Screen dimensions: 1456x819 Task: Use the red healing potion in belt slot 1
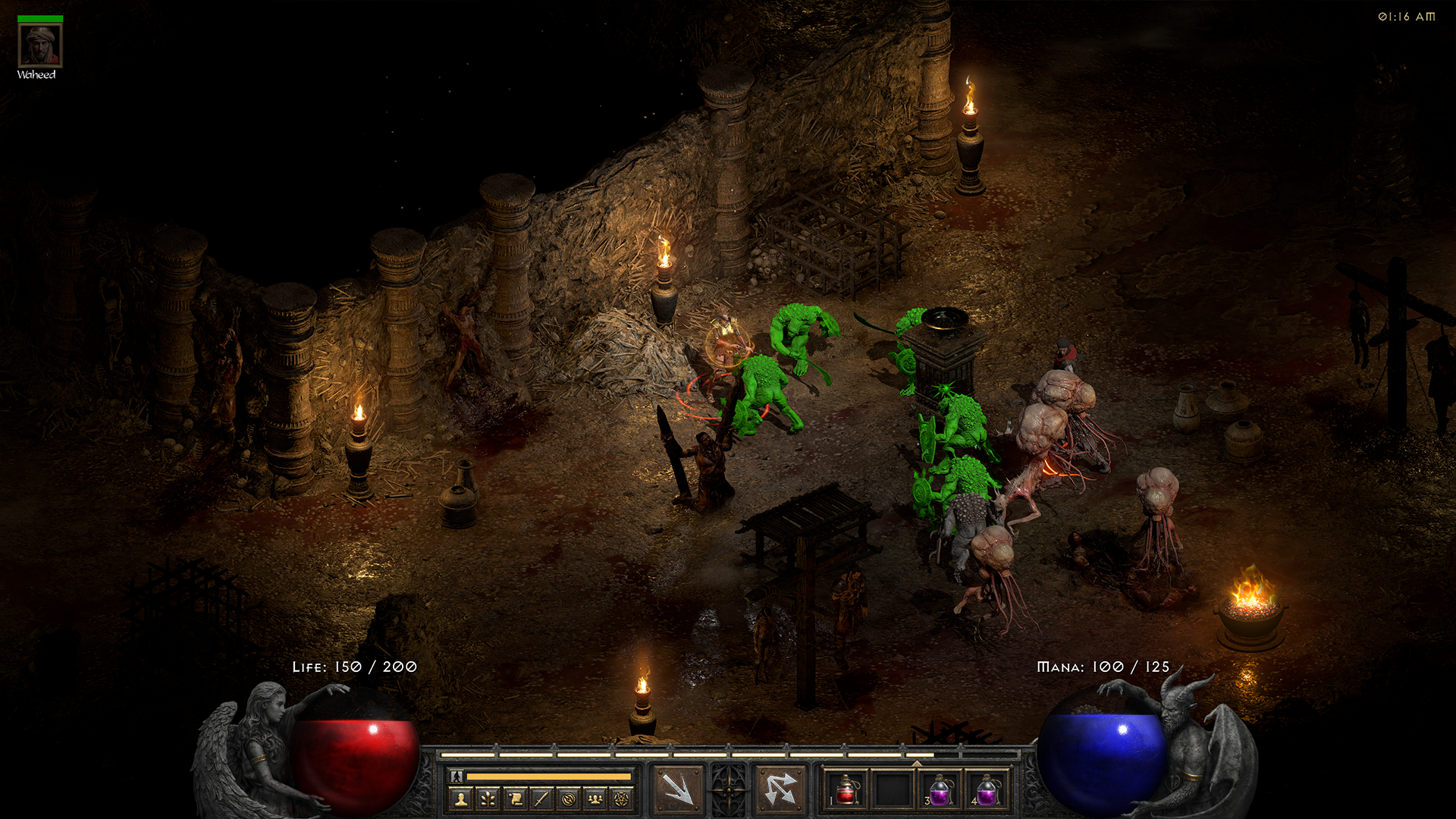point(846,790)
